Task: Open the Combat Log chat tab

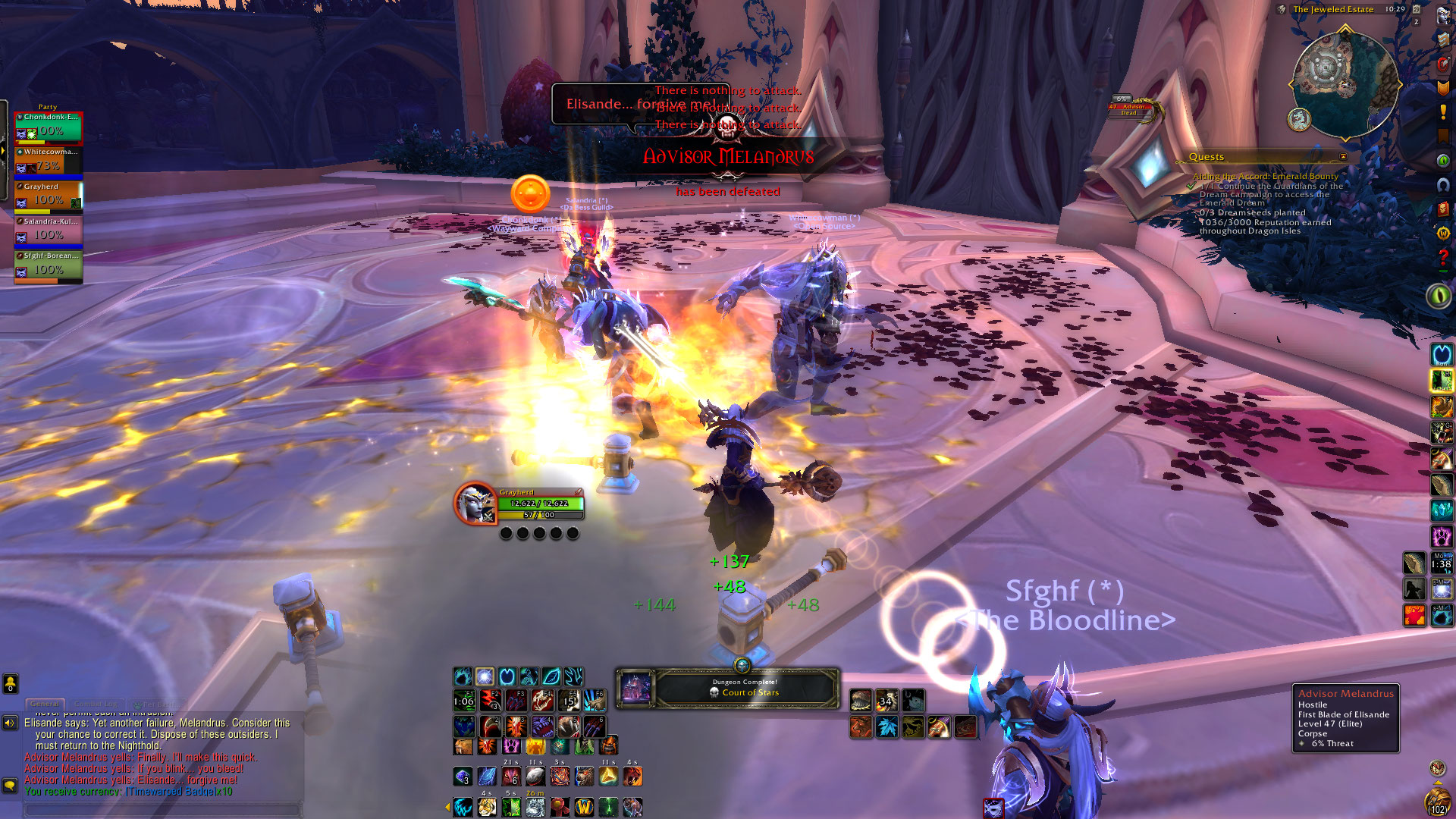Action: [96, 704]
